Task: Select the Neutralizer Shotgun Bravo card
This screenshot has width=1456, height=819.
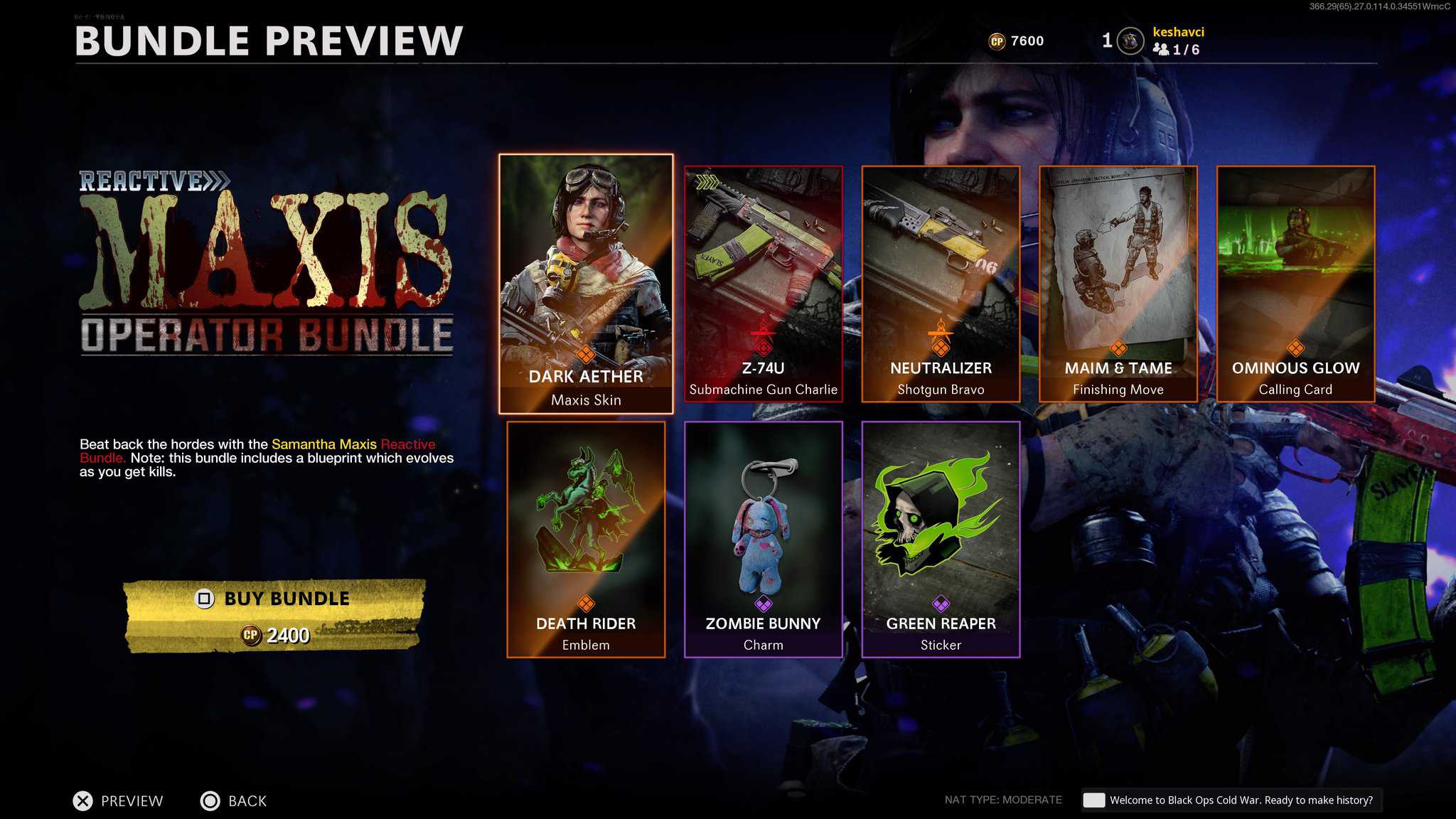Action: click(941, 284)
